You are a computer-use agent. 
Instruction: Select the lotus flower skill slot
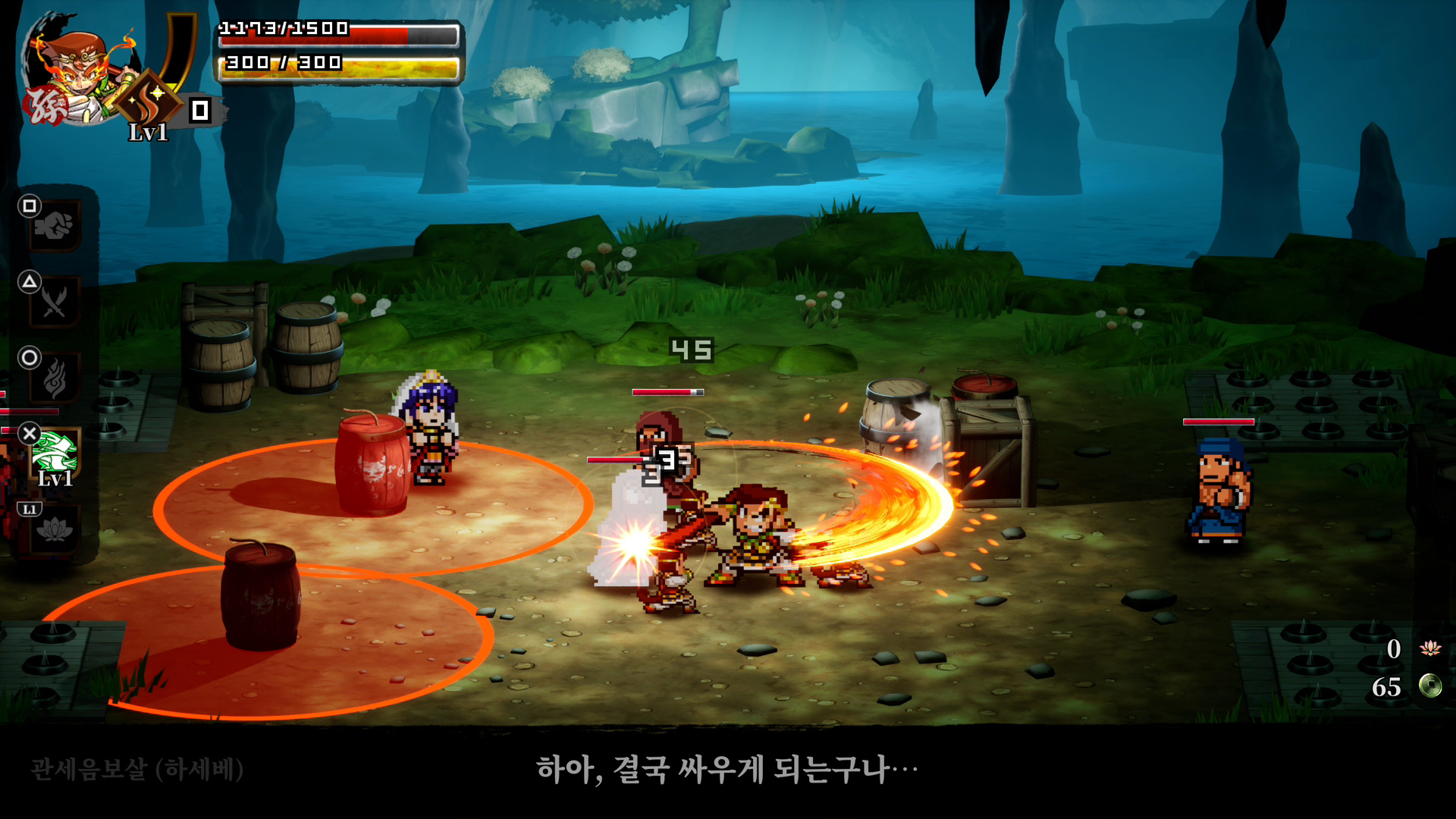(54, 529)
